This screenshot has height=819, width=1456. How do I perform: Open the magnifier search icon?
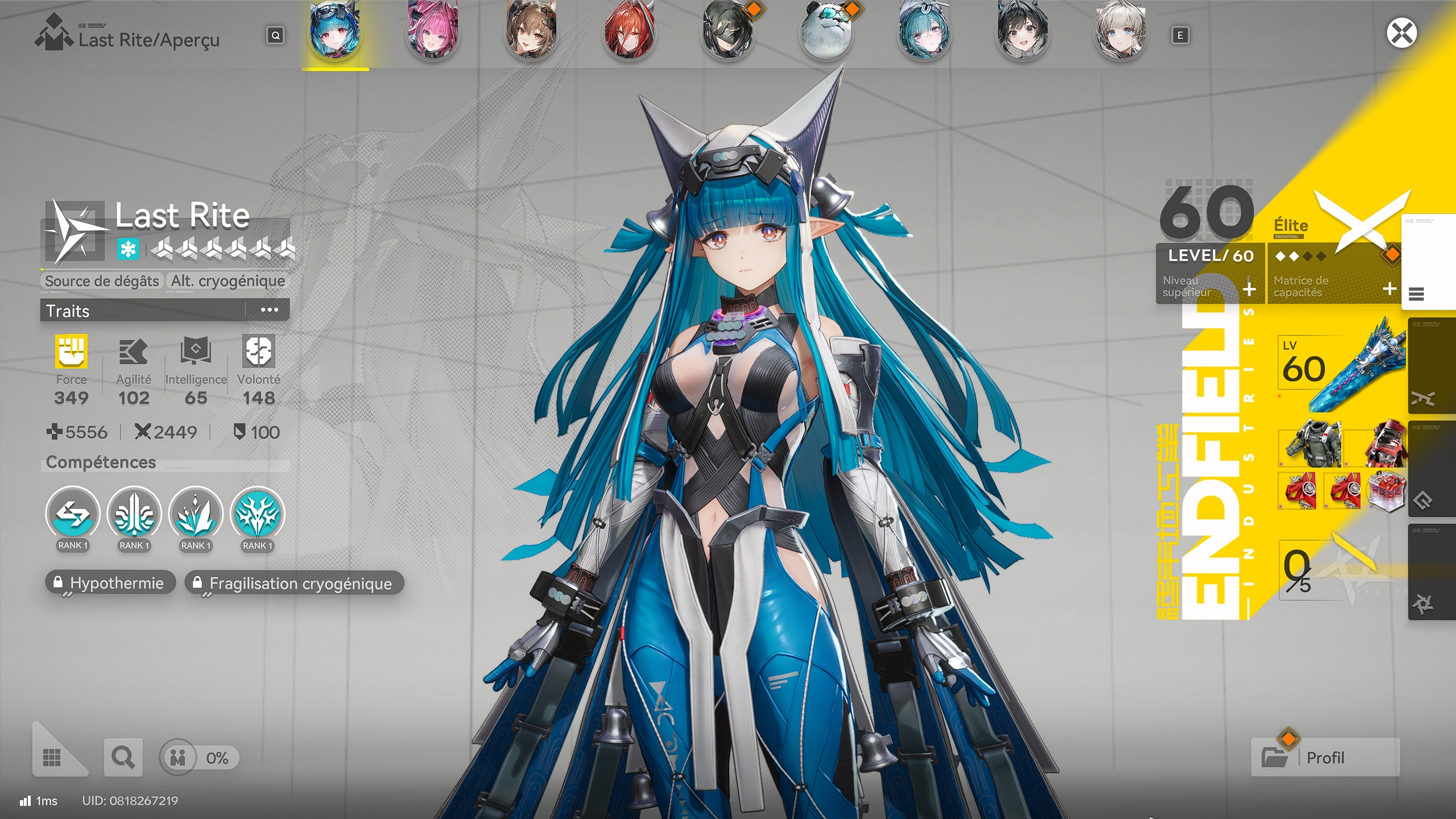(x=122, y=757)
